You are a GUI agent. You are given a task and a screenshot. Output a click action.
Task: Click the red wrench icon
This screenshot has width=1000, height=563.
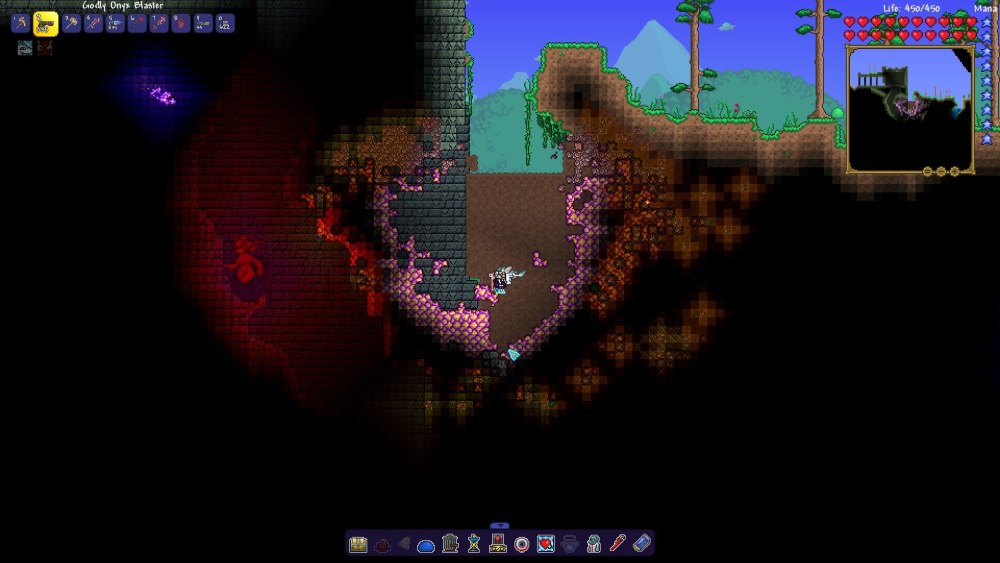point(617,544)
